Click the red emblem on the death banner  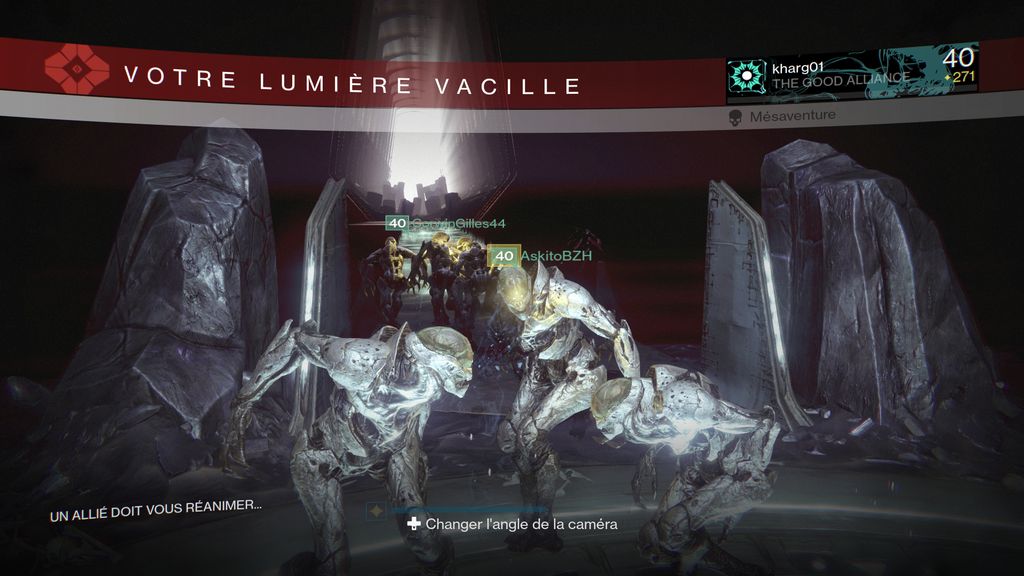(x=79, y=69)
